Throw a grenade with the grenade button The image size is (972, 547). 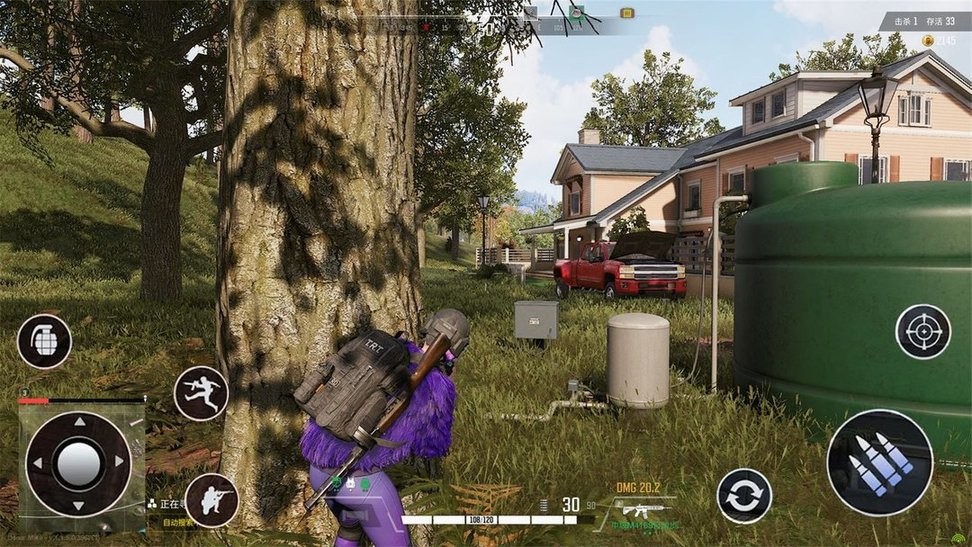(x=44, y=342)
